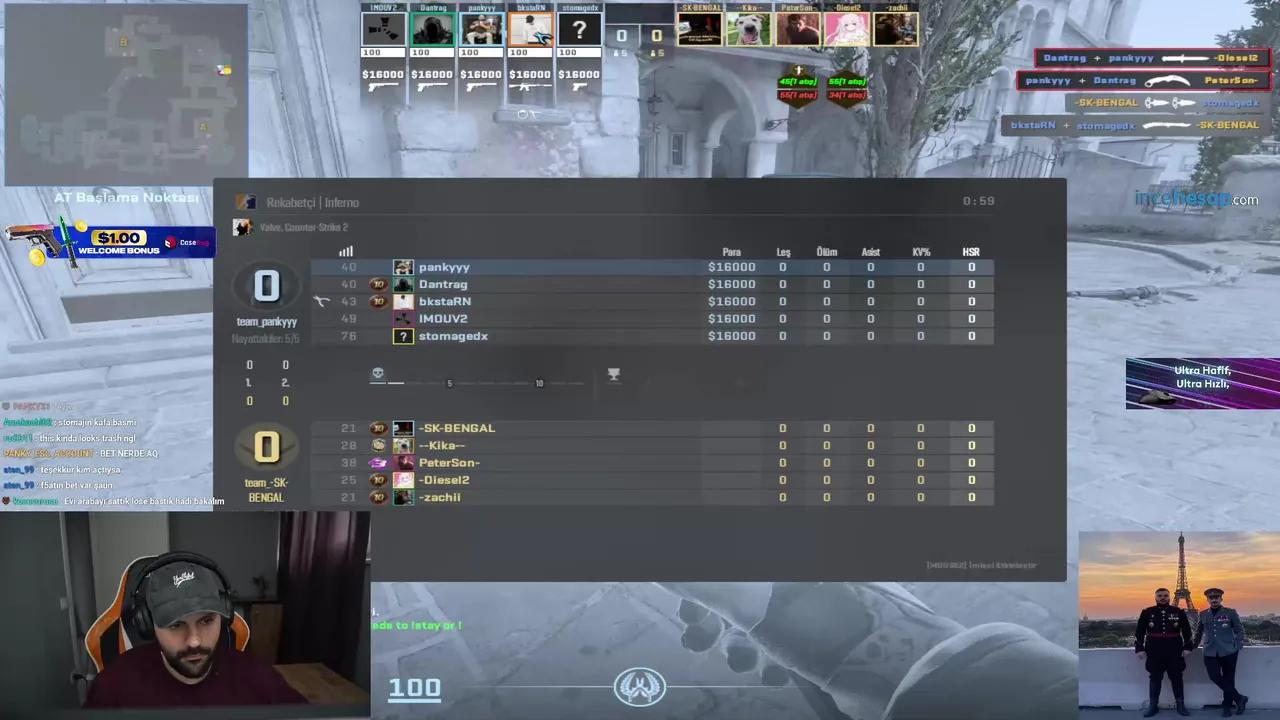
Task: Click the team -SK-BENGAL emblem
Action: 267,447
